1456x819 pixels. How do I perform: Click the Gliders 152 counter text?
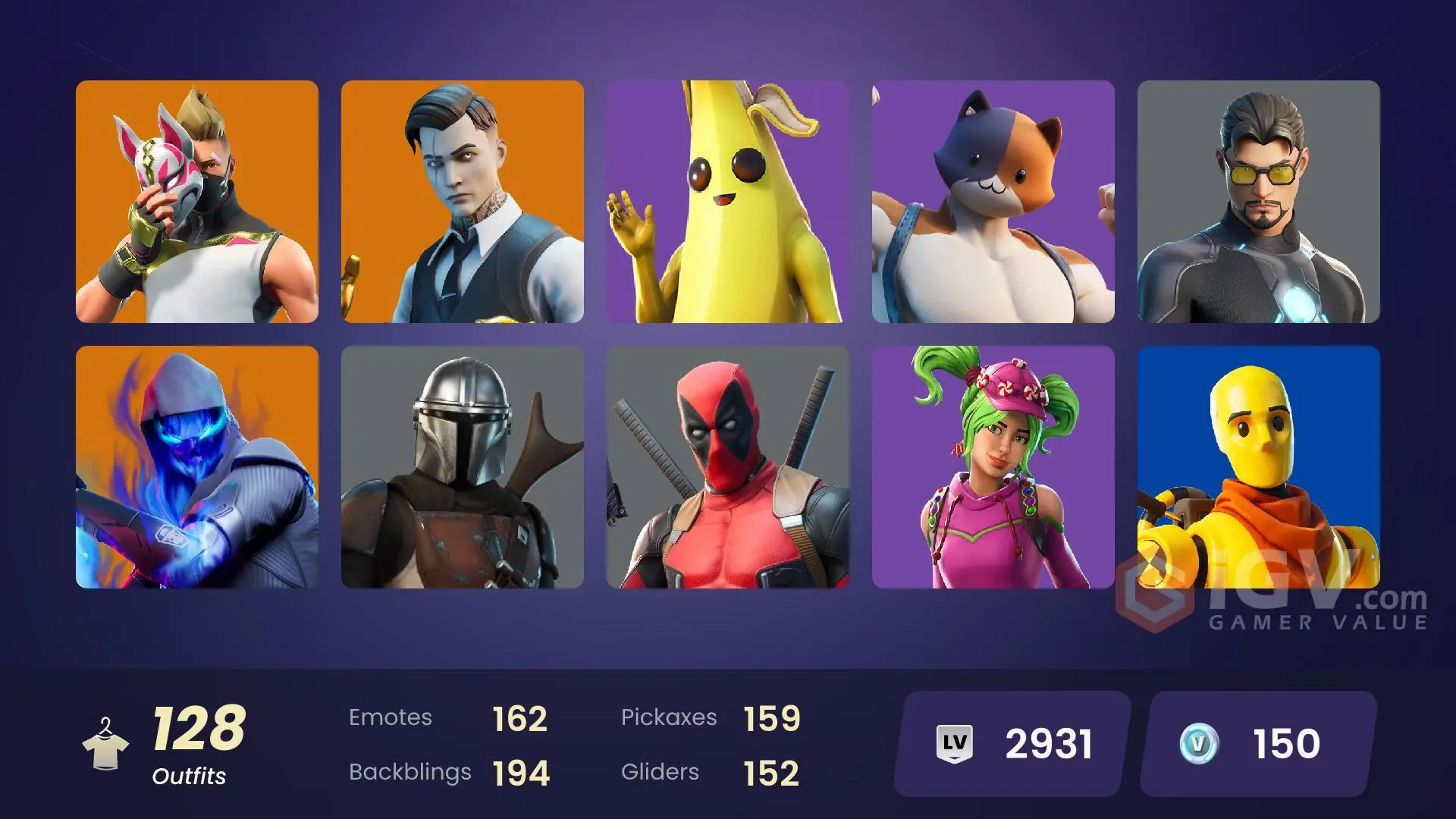tap(713, 772)
